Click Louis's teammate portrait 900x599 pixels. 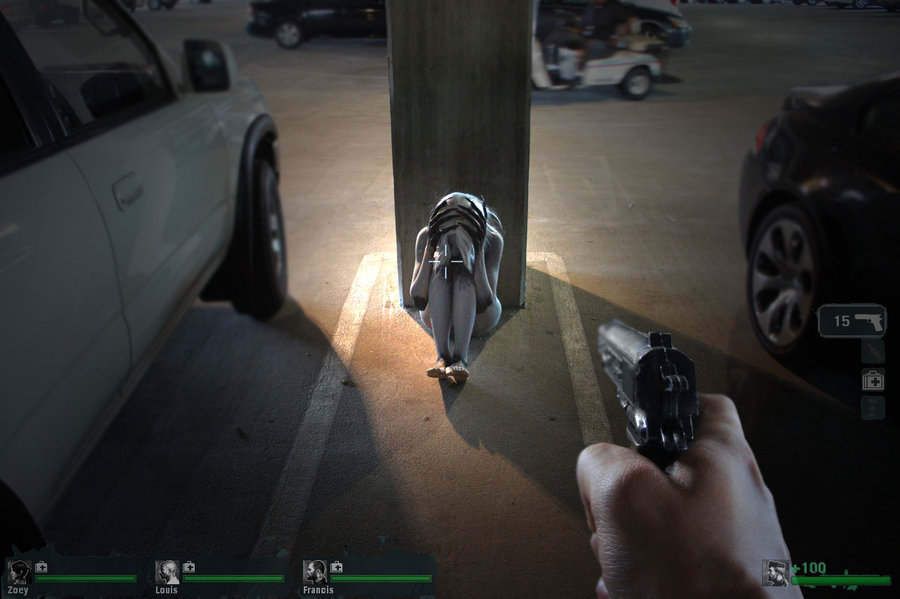coord(167,572)
